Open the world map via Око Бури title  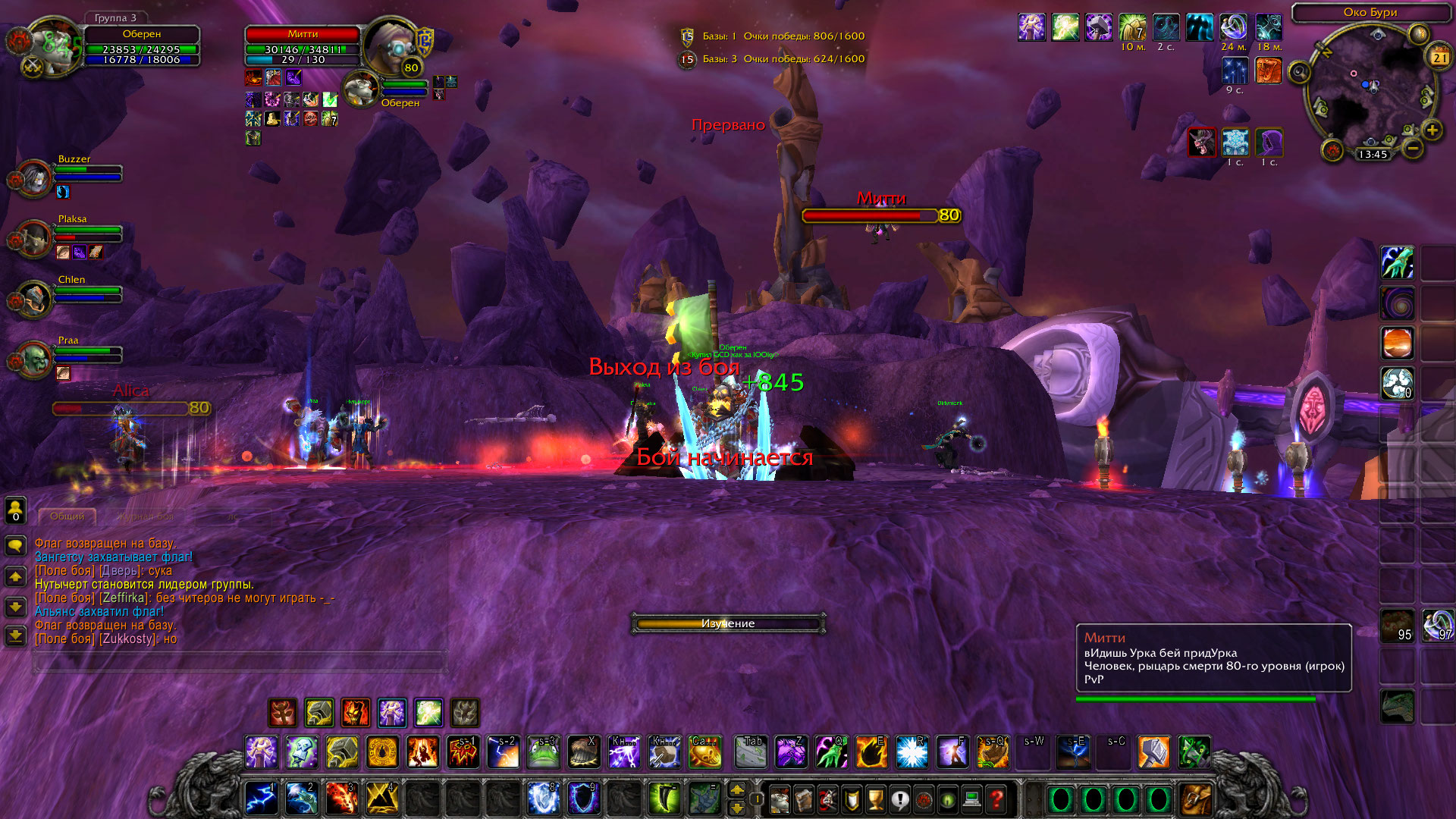pyautogui.click(x=1370, y=12)
